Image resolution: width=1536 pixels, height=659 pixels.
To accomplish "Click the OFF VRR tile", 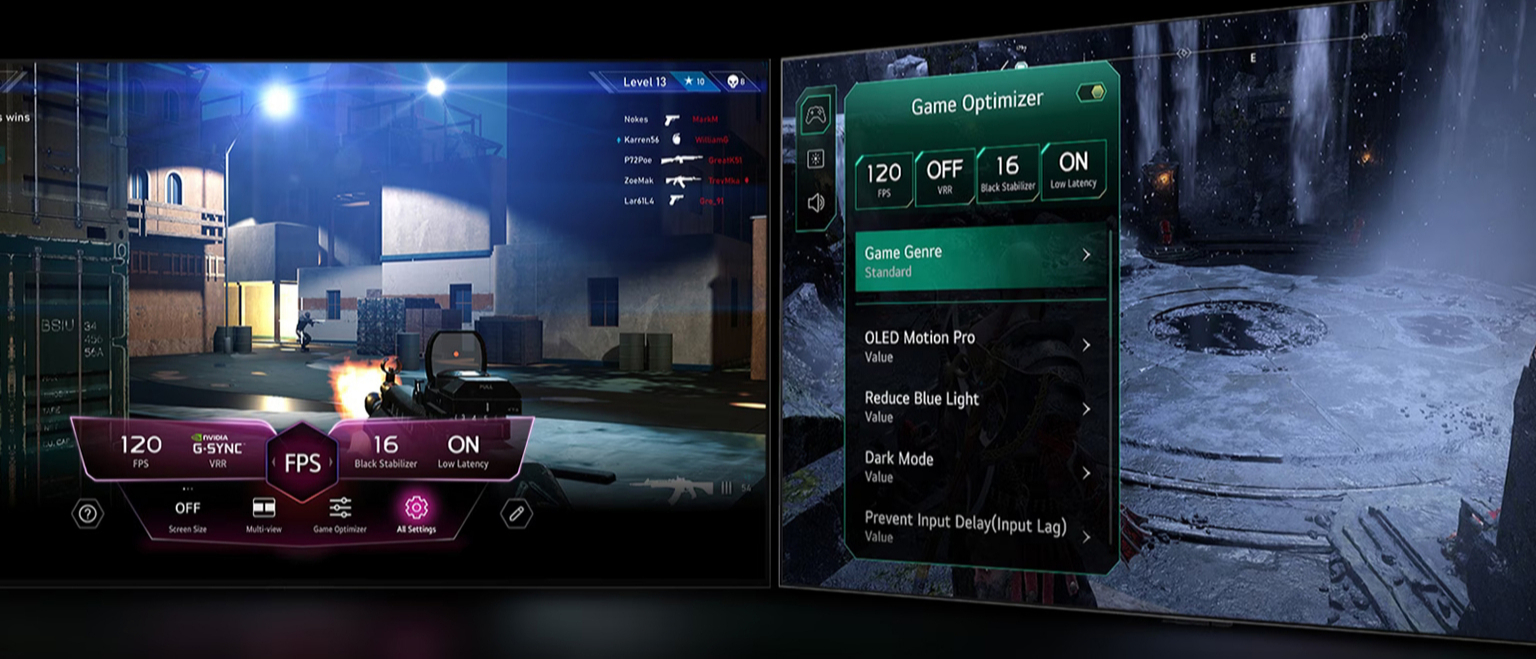I will [x=944, y=176].
